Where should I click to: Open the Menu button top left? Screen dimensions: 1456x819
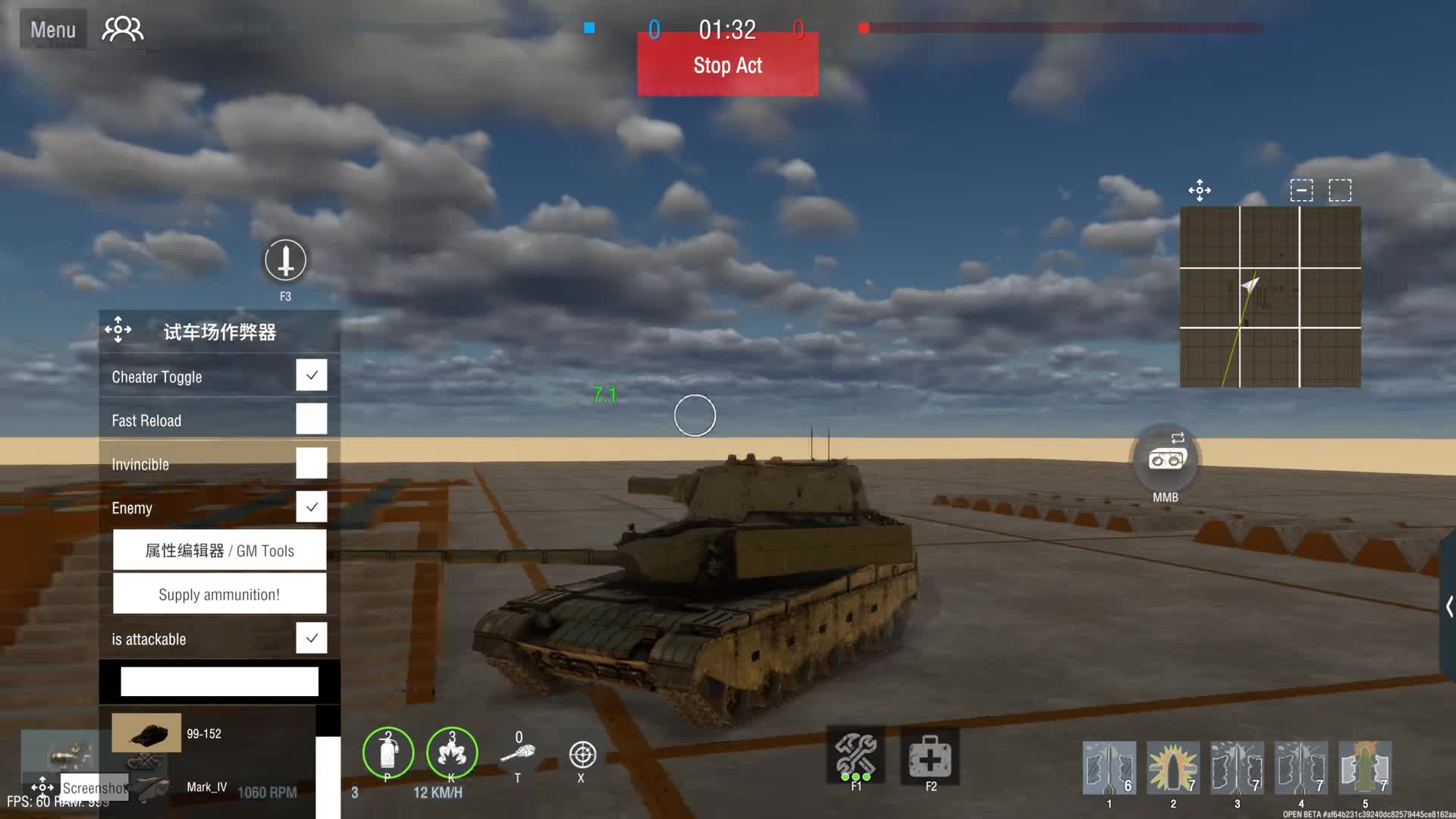52,28
